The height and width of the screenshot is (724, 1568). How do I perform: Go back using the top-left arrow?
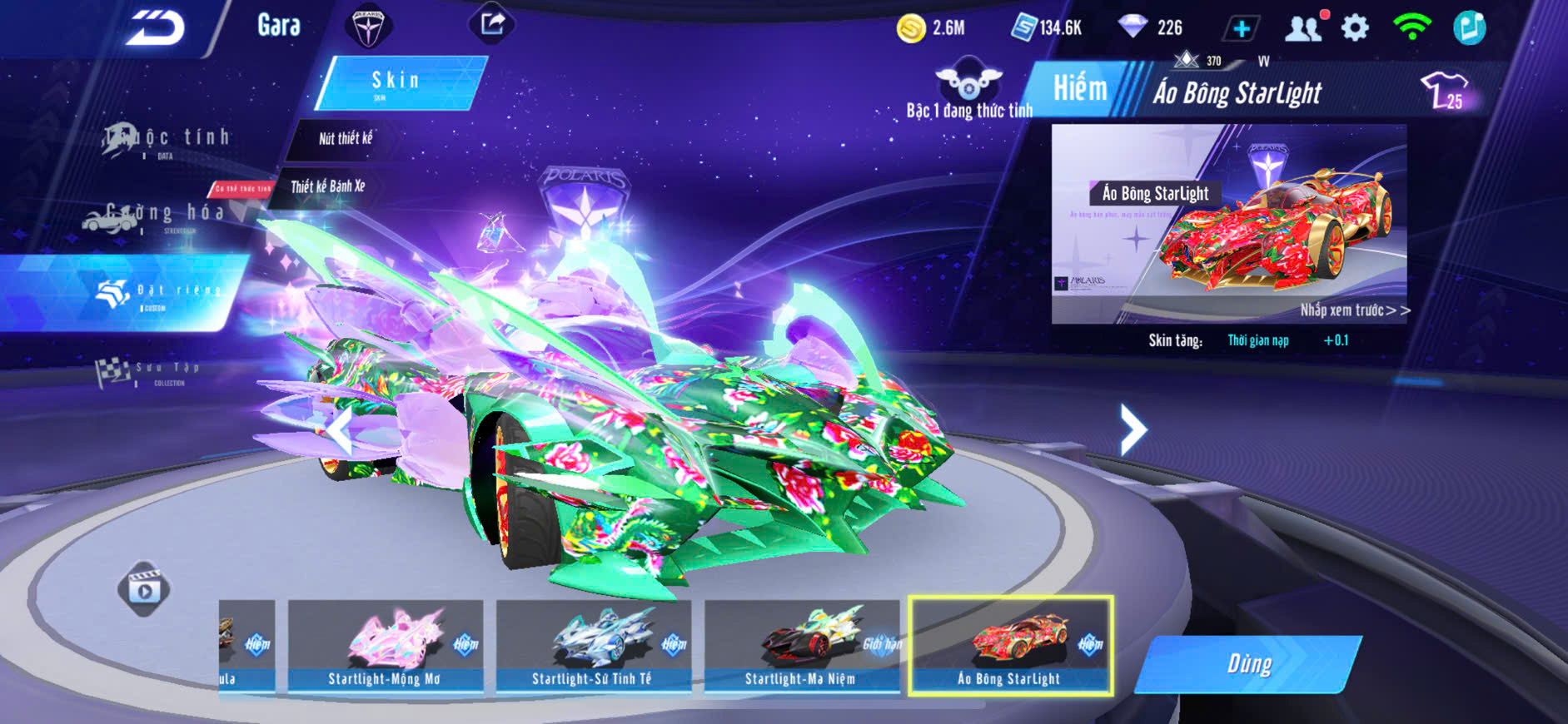[155, 28]
